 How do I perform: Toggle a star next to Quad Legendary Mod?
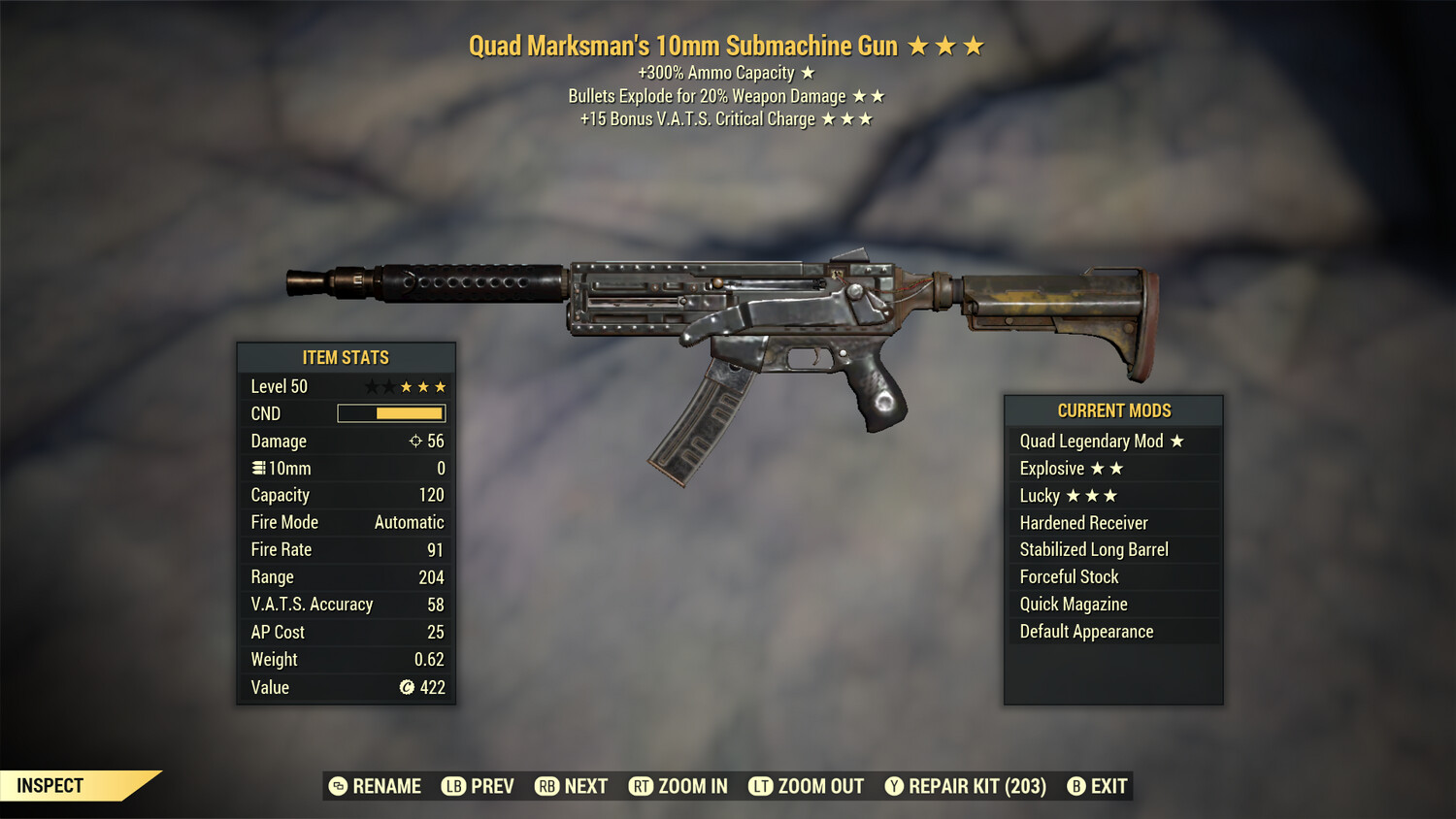tap(1177, 441)
